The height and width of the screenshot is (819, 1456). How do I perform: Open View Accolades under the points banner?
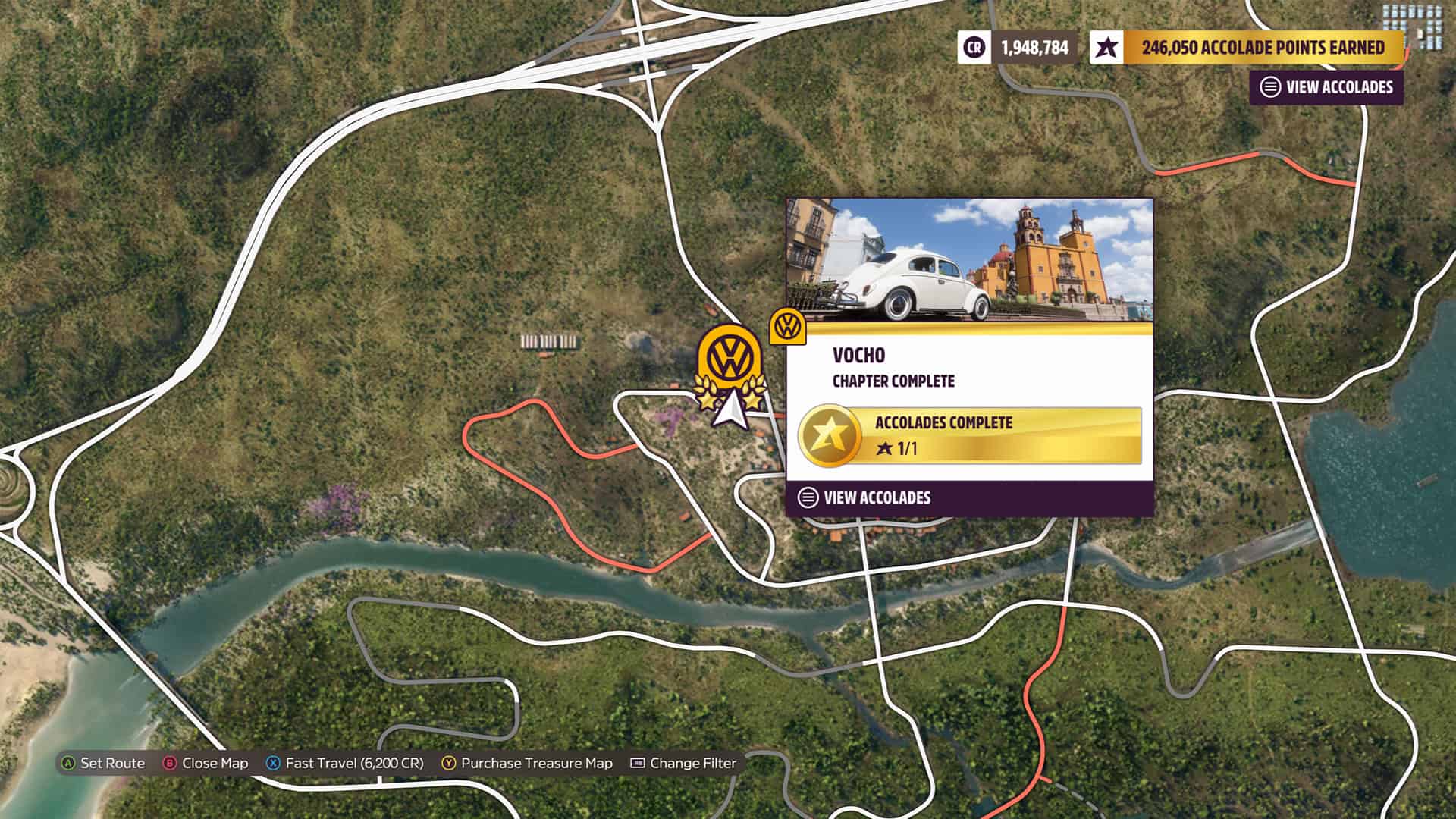1326,87
